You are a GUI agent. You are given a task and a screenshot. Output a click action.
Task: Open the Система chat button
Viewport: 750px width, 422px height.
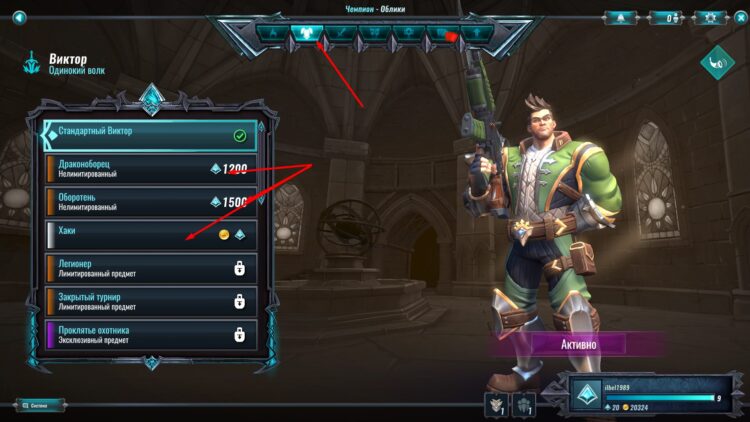pos(39,405)
